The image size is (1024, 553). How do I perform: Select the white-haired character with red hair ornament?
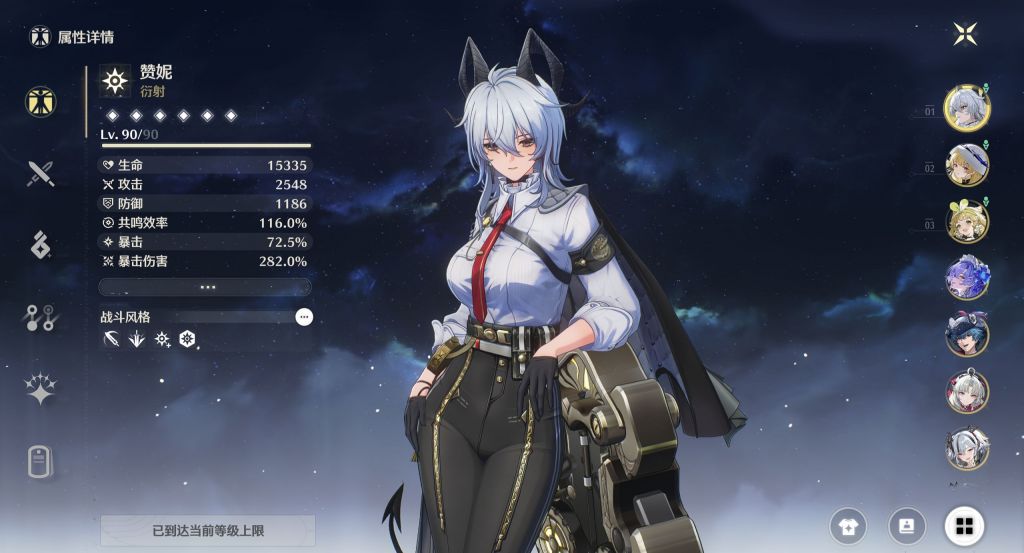(967, 391)
